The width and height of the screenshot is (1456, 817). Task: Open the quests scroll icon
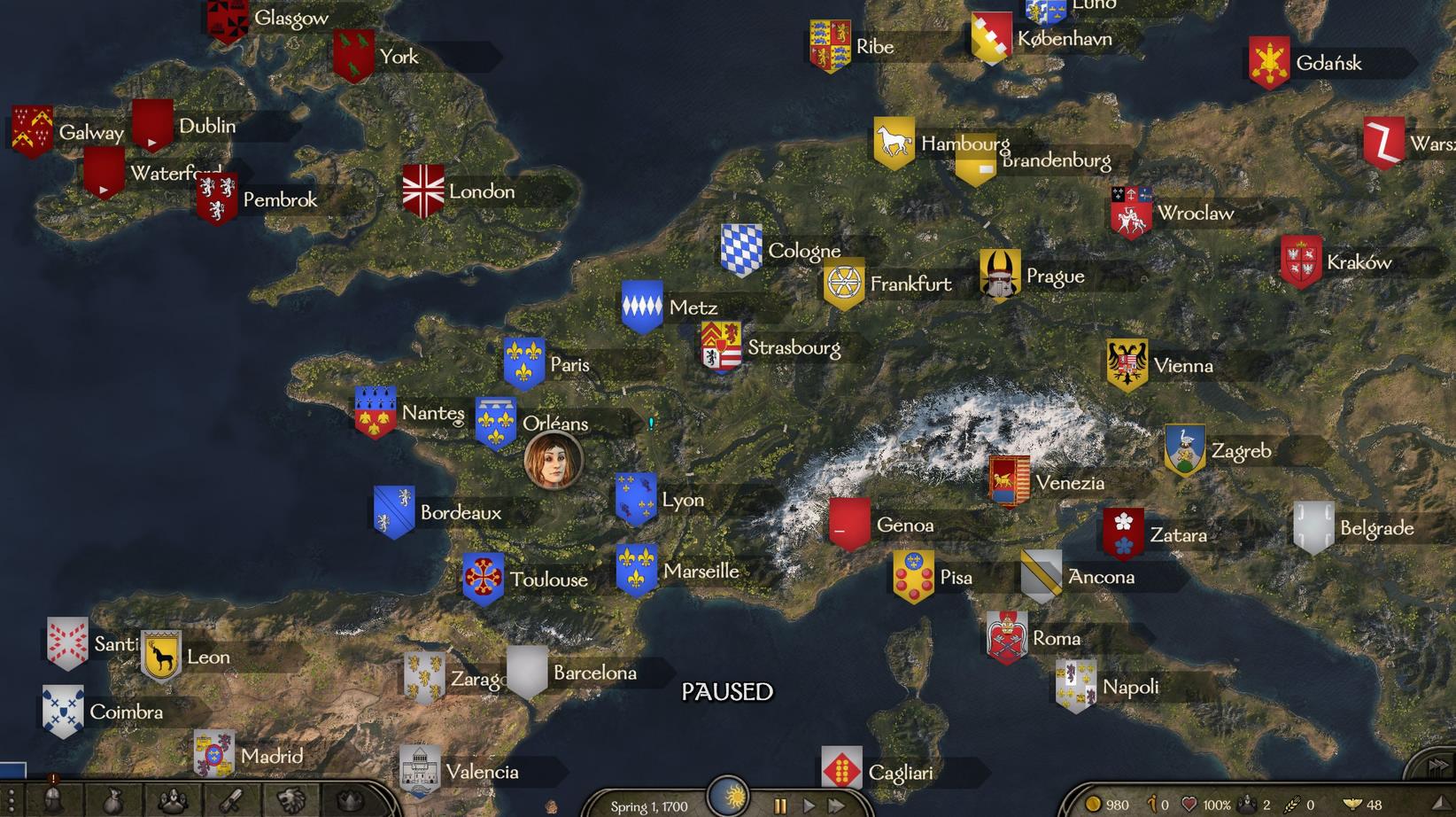(x=232, y=801)
